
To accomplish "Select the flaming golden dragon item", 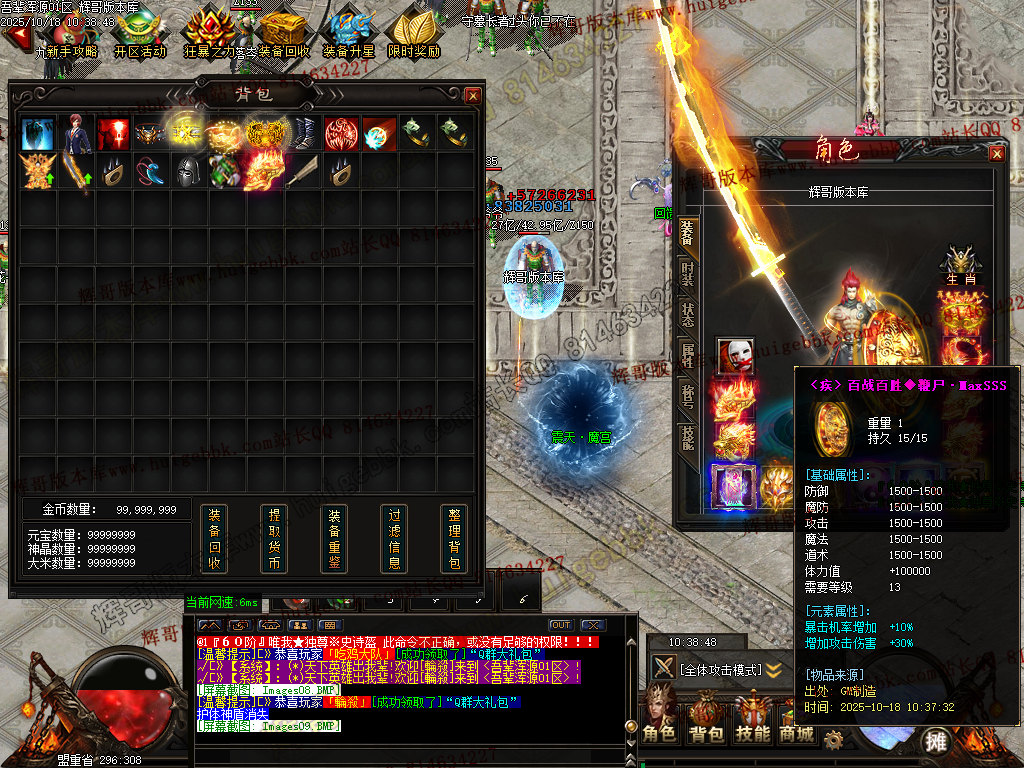I will point(264,170).
